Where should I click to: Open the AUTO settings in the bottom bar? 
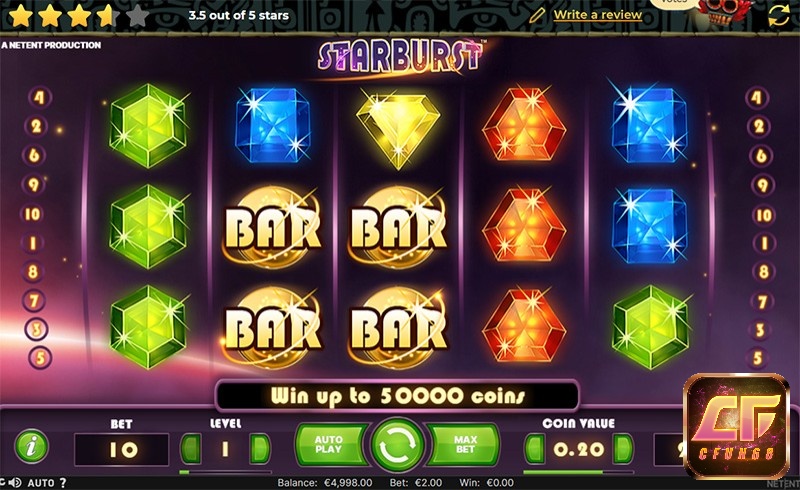click(x=41, y=483)
